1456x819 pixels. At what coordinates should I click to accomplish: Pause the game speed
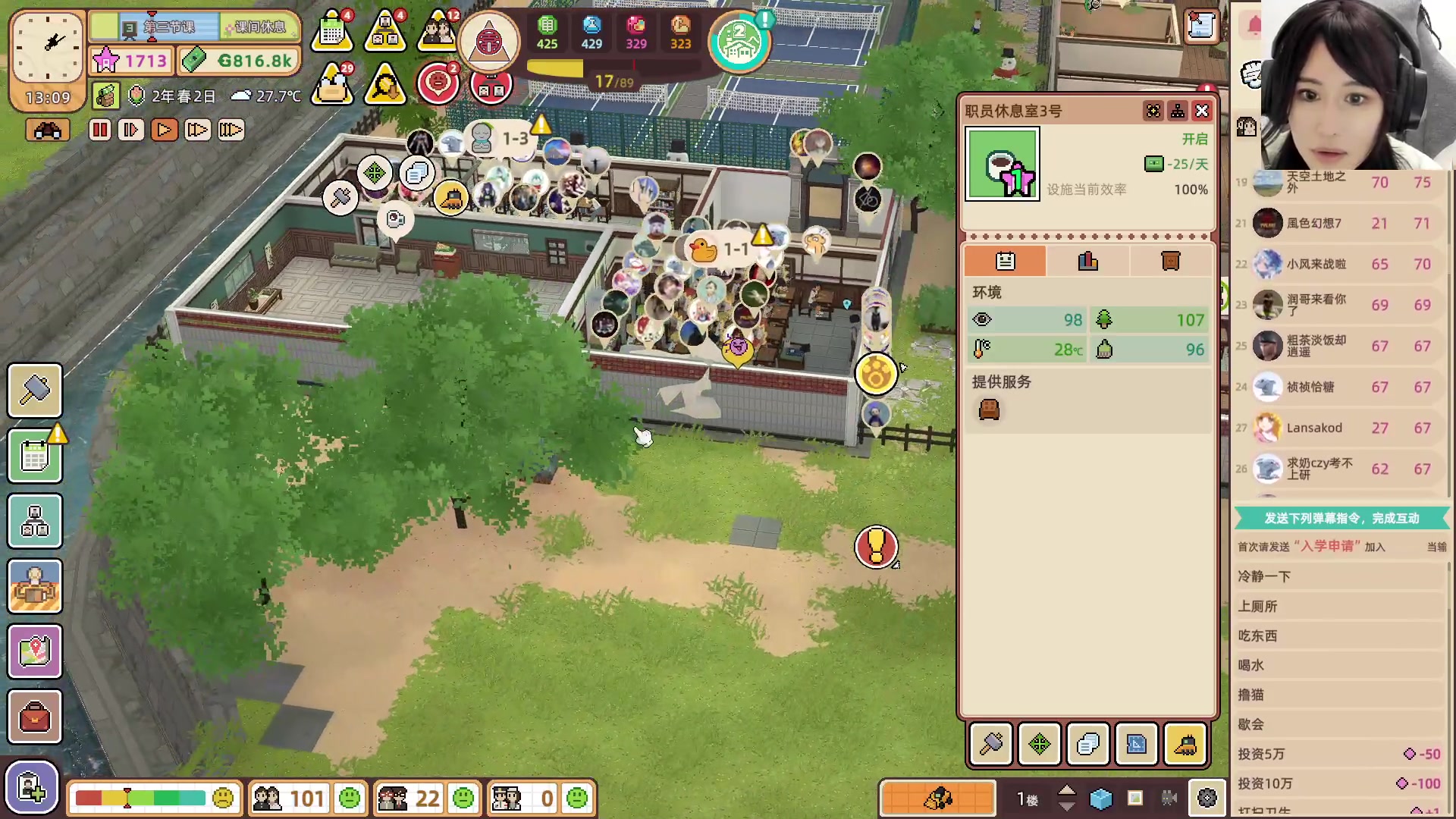click(x=100, y=130)
